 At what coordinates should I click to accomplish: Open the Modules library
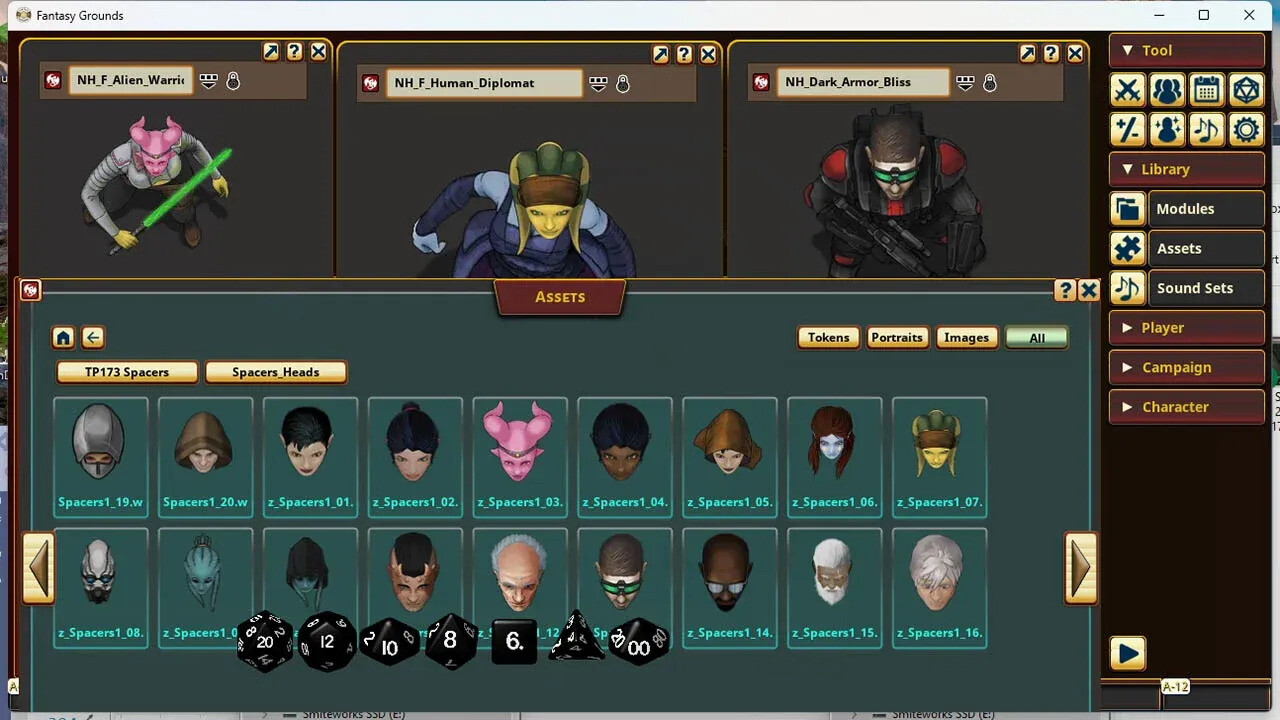point(1187,208)
